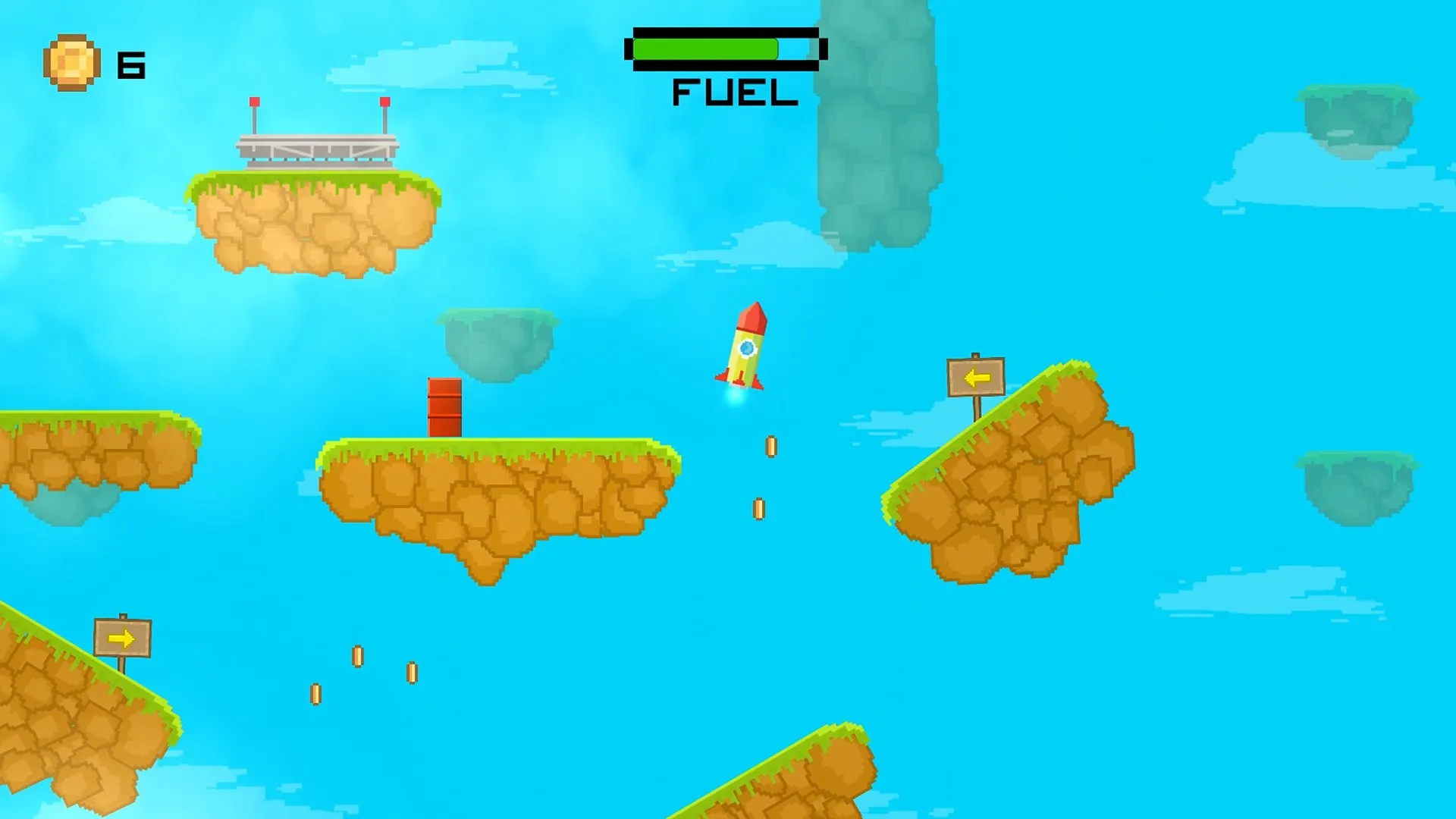Screen dimensions: 1456x819
Task: Click the coin count number 6
Action: [131, 64]
